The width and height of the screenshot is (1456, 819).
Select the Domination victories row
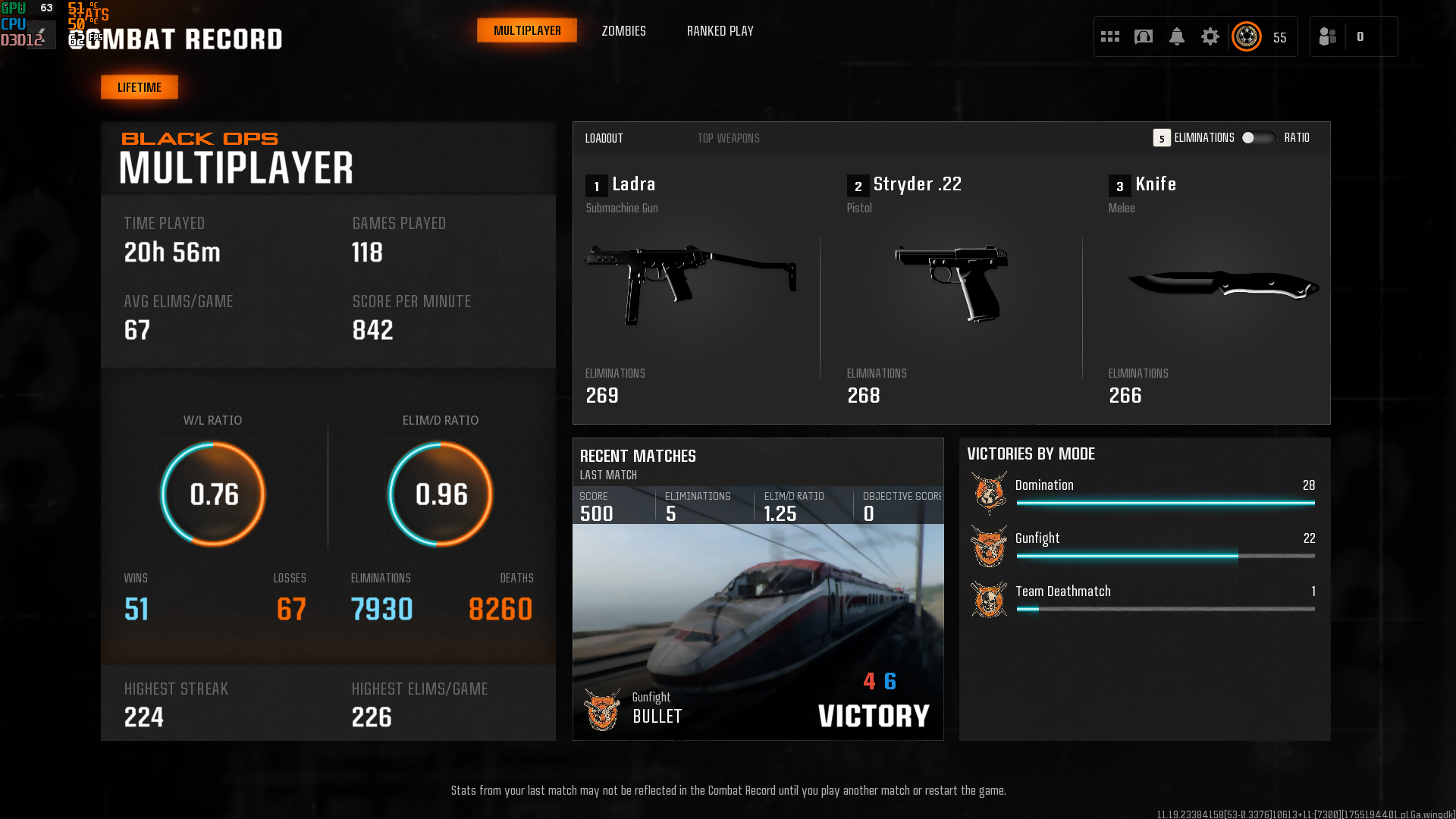pos(1144,493)
